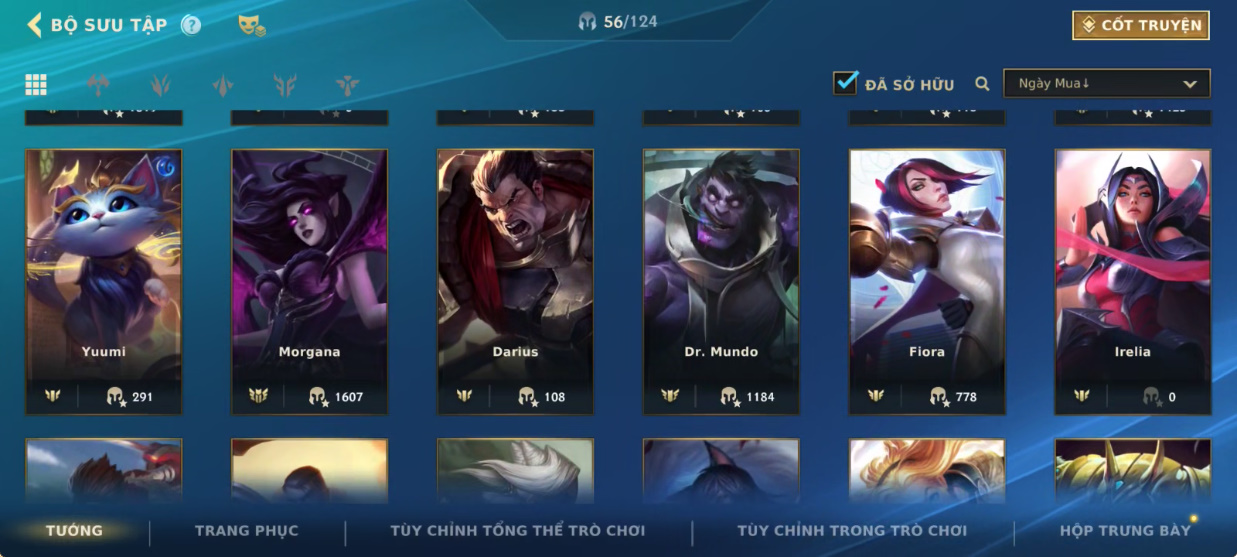Click the theater masks icon
The height and width of the screenshot is (557, 1237).
[x=251, y=26]
